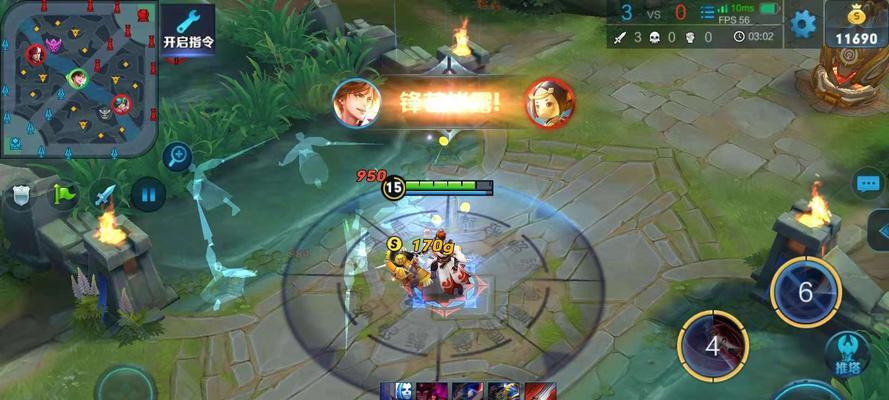This screenshot has height=400, width=889.
Task: Click the minimap
Action: 77,77
